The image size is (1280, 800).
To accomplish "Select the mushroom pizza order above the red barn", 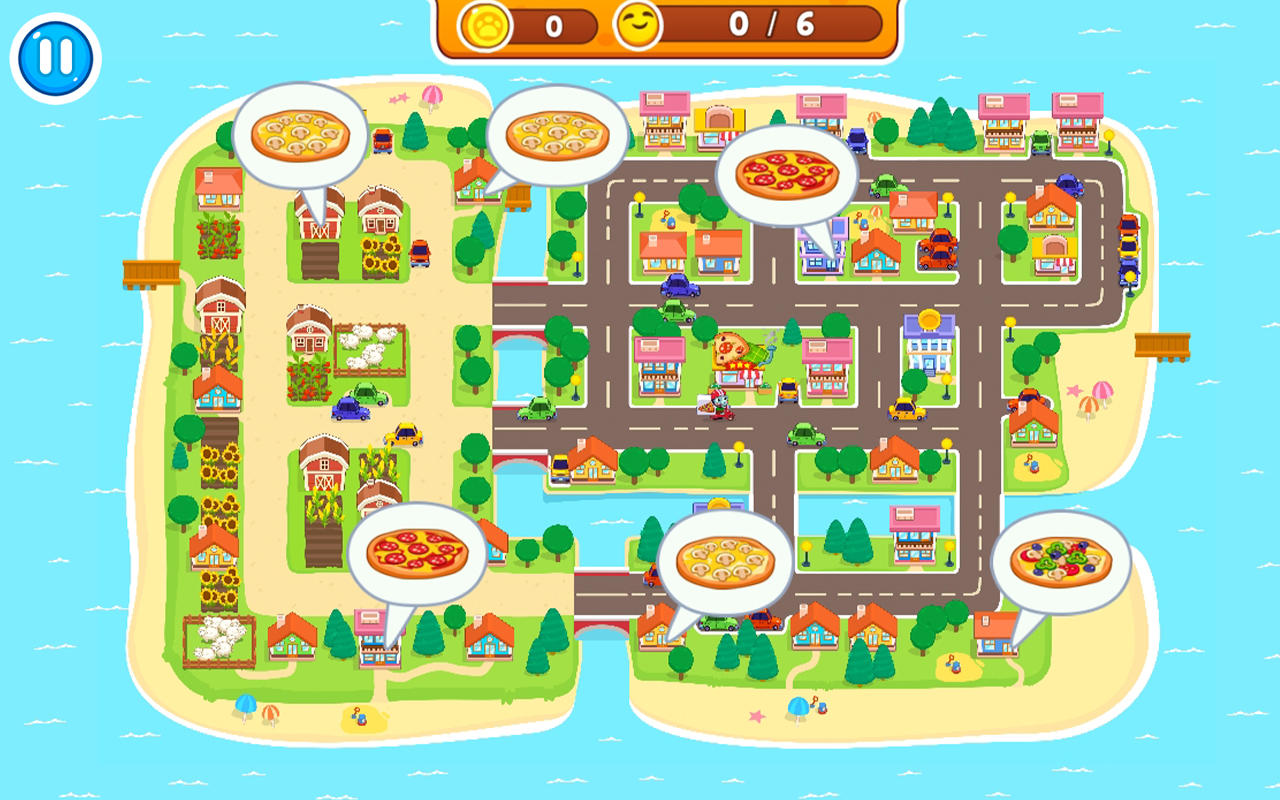I will pyautogui.click(x=299, y=136).
